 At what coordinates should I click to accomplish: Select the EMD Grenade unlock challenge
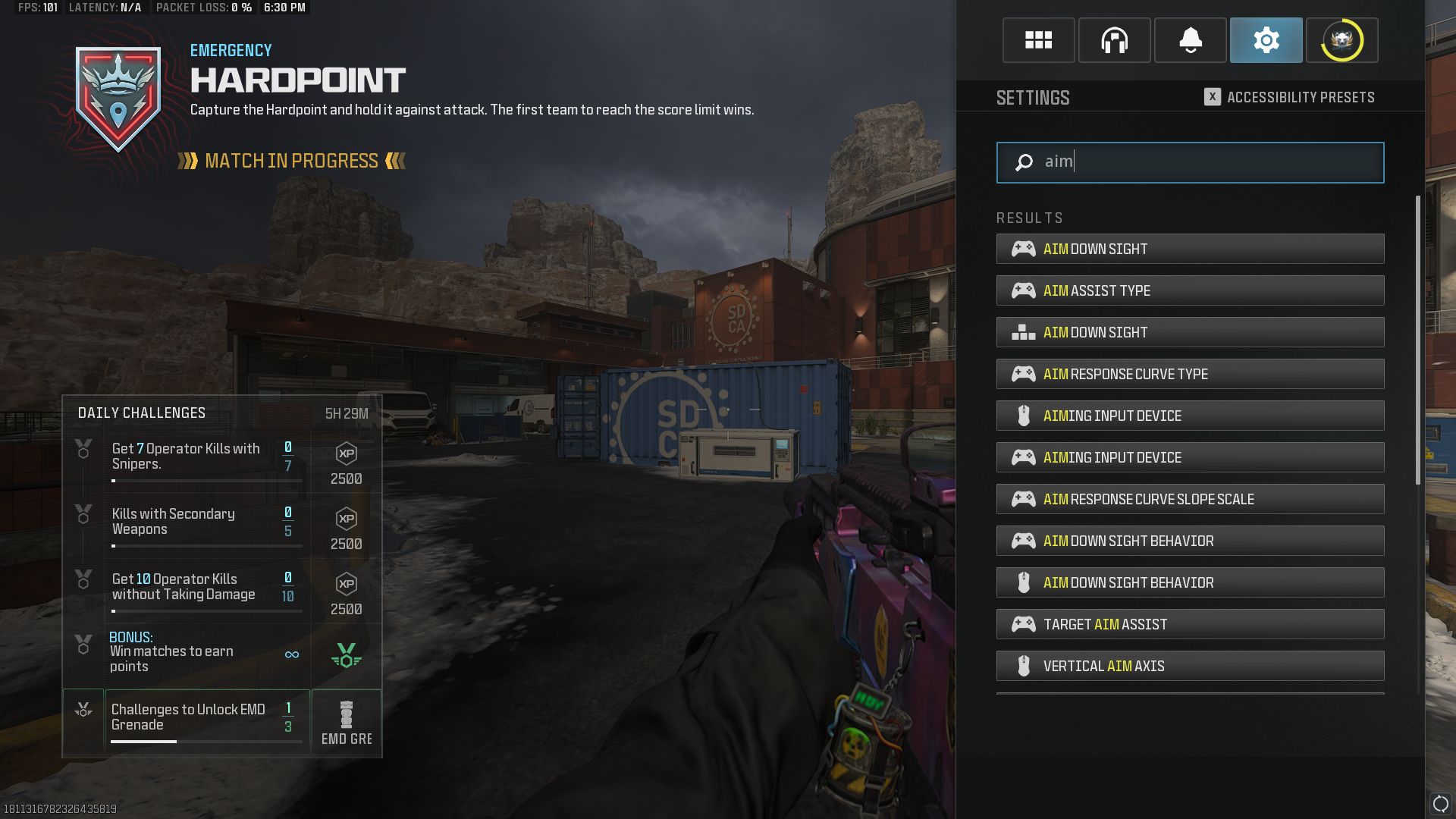click(x=206, y=717)
